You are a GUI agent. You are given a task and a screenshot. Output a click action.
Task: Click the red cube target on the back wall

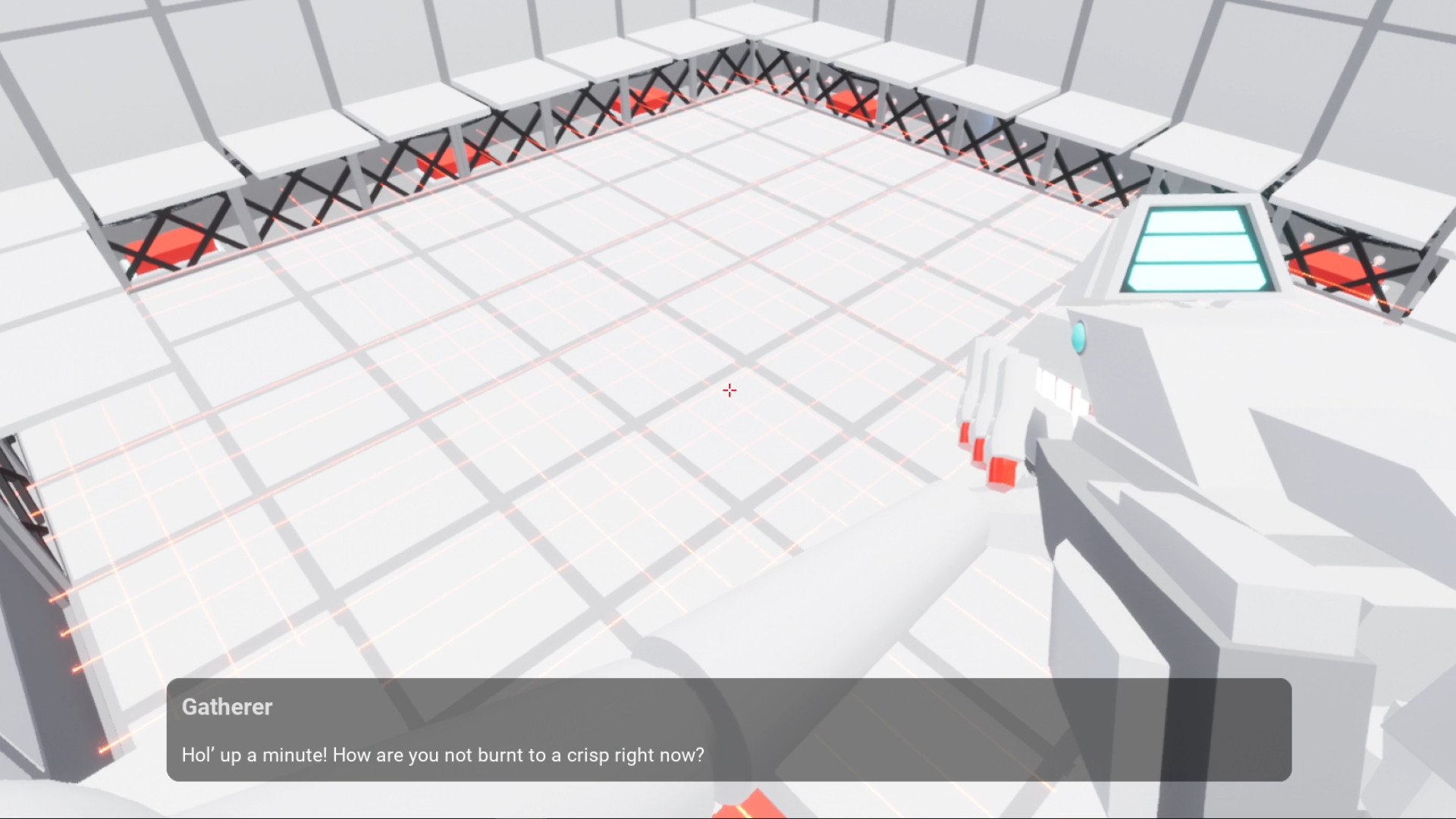tap(645, 99)
